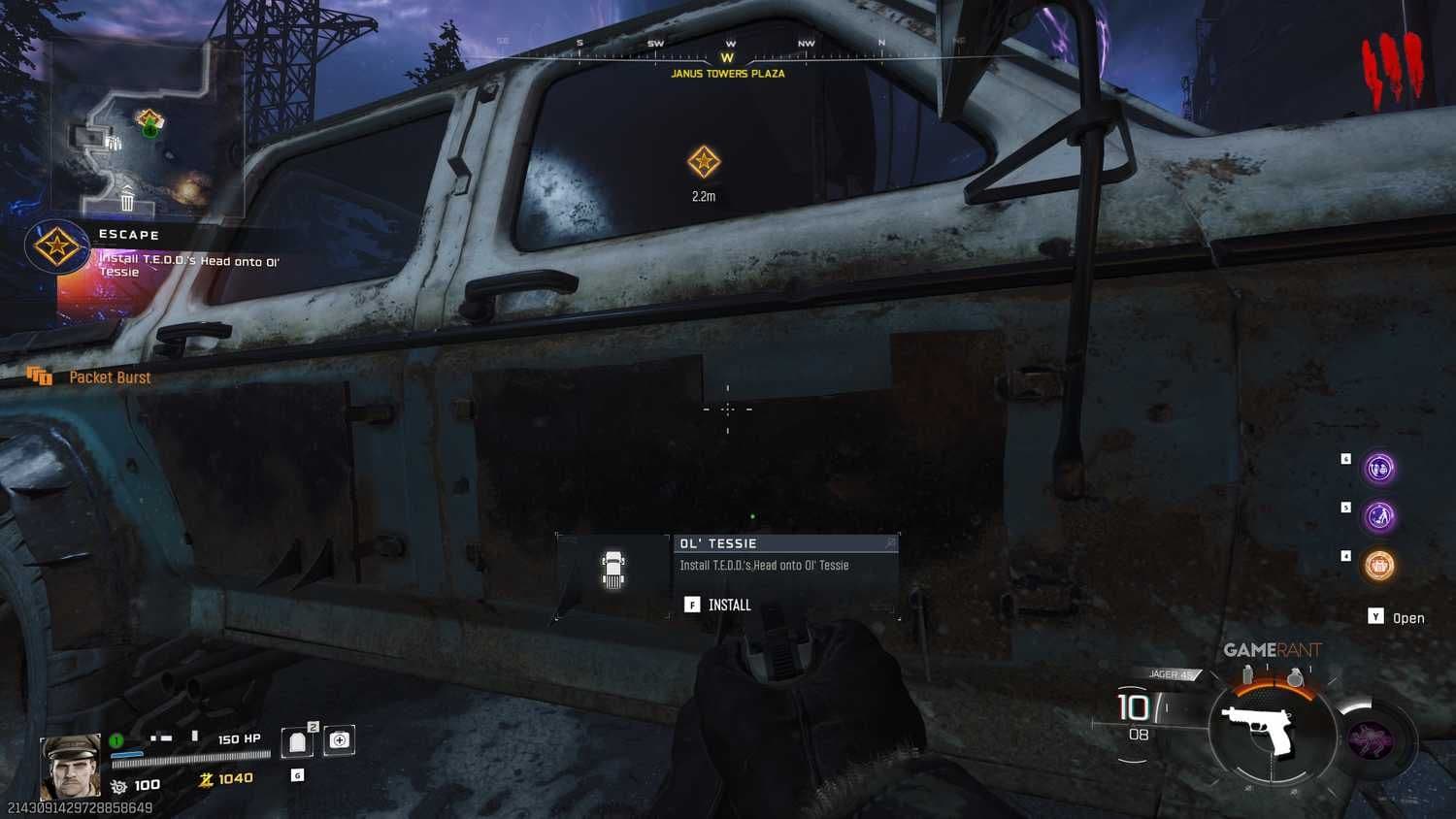Activate the top purple GobbleGum

[1379, 469]
